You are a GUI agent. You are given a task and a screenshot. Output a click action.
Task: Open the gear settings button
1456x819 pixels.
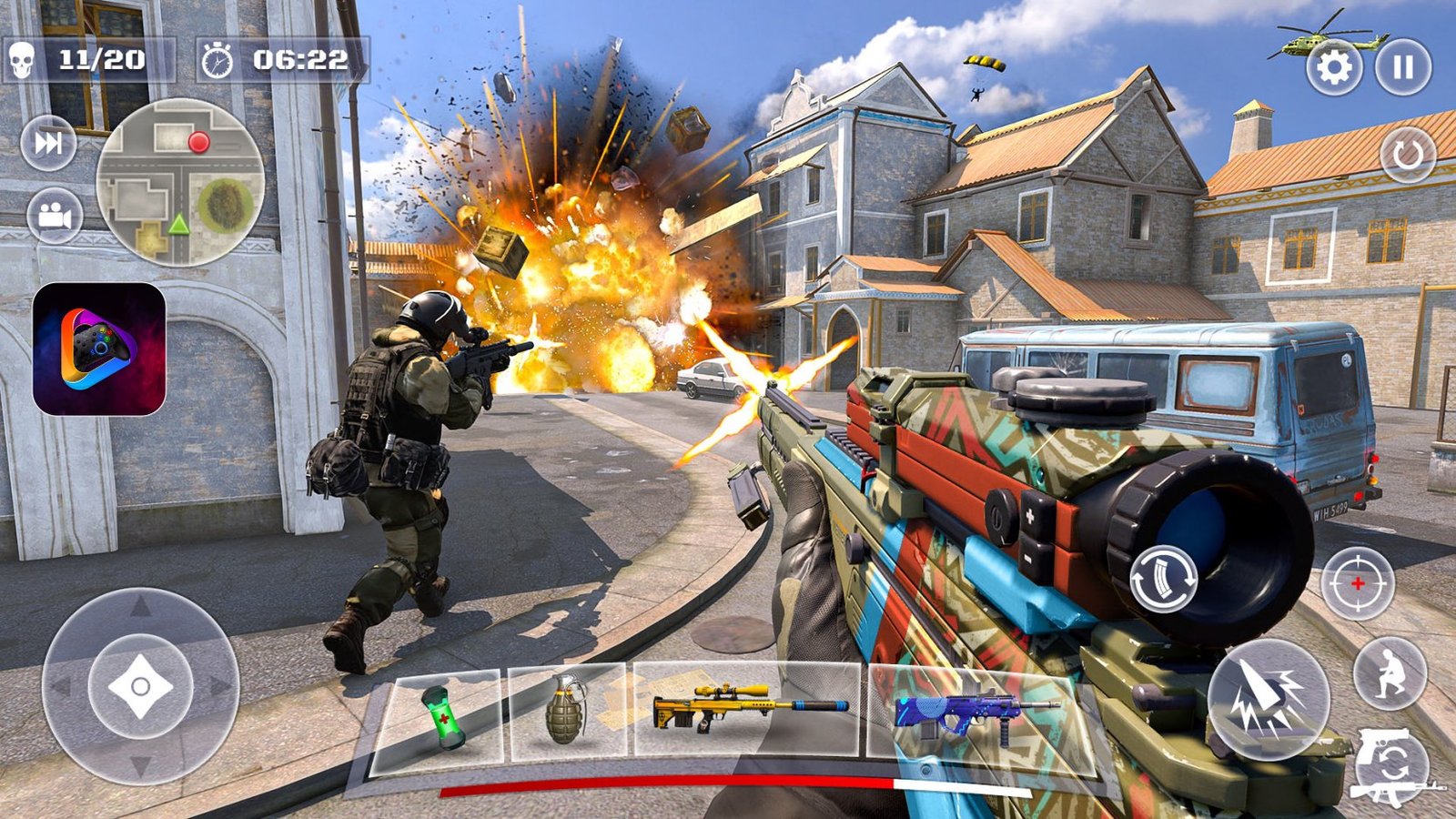click(1333, 67)
